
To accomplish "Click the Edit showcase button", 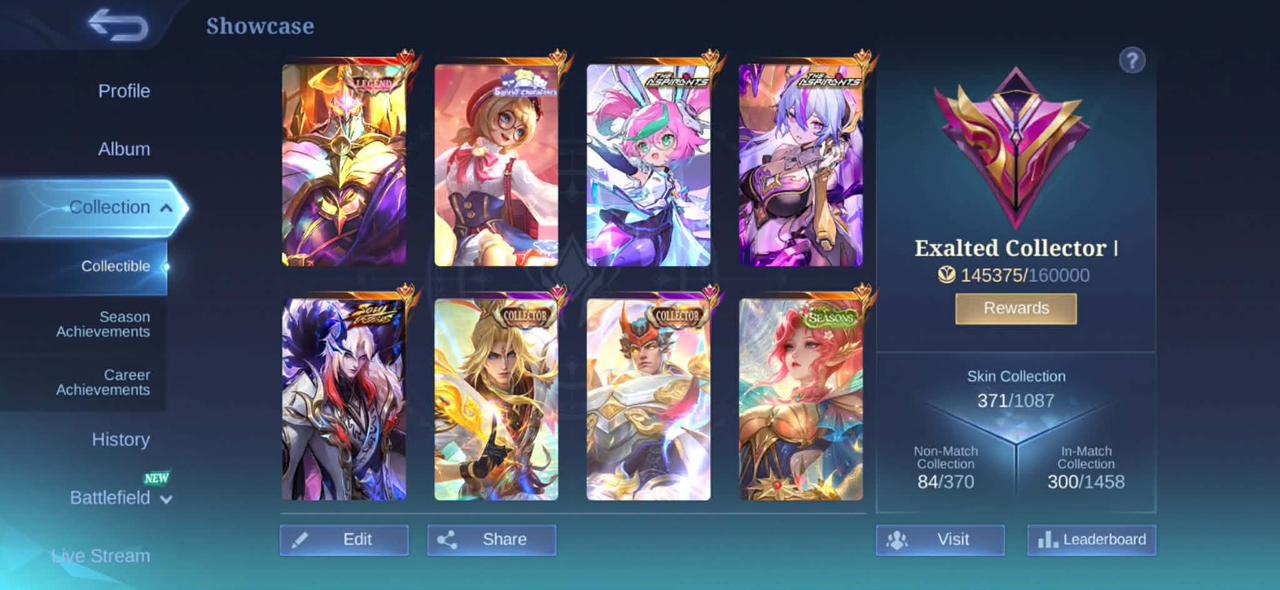I will point(344,540).
